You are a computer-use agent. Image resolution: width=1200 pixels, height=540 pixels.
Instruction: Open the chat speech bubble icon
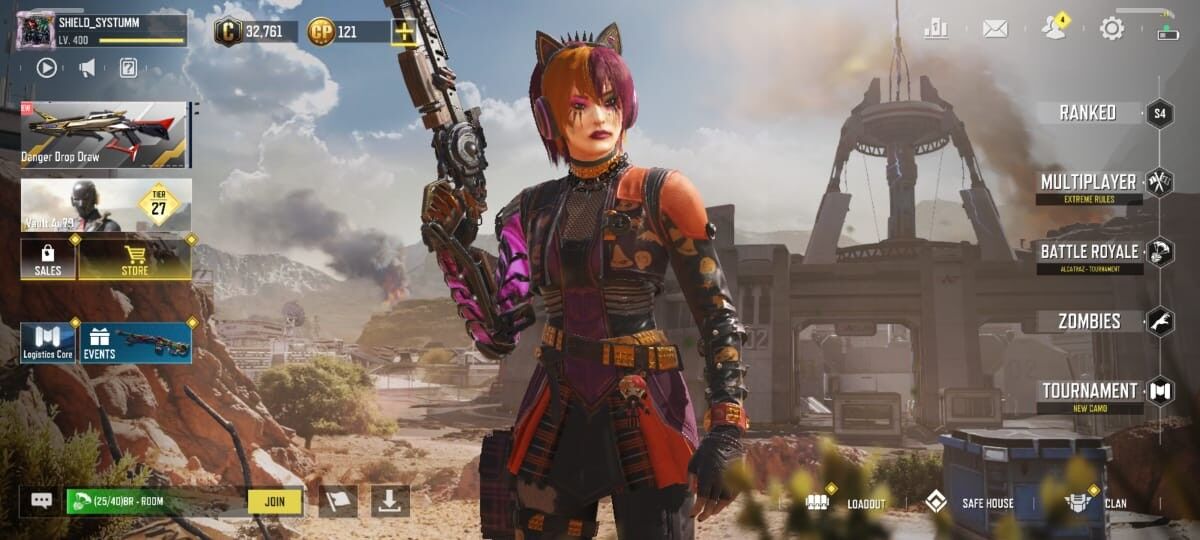click(x=41, y=501)
